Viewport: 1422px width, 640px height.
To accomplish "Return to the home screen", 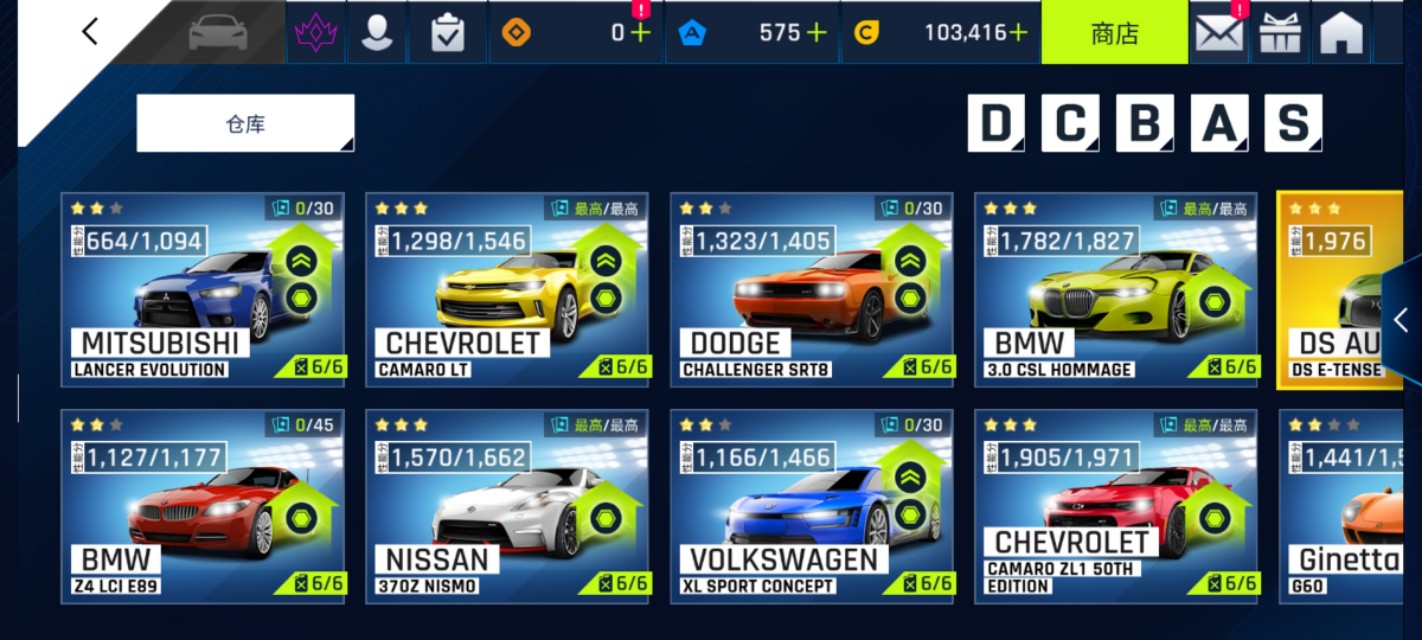I will point(1341,33).
